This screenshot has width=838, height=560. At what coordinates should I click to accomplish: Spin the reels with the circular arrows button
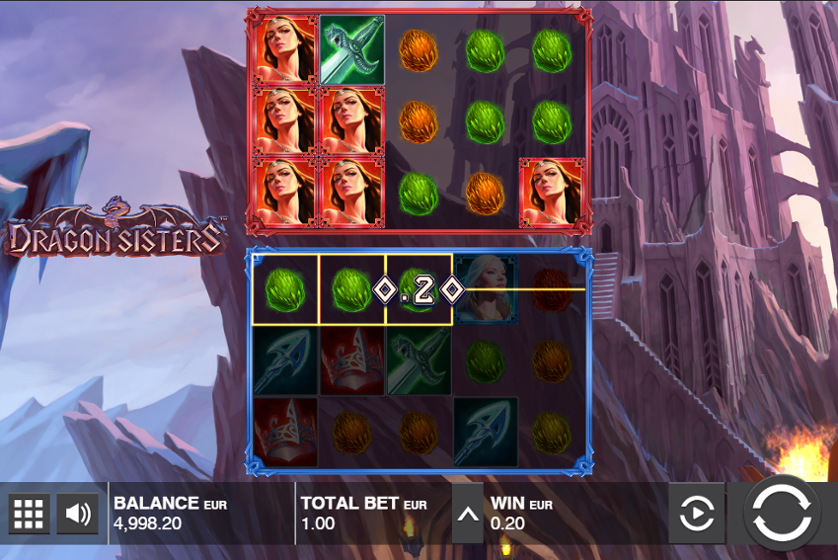782,512
